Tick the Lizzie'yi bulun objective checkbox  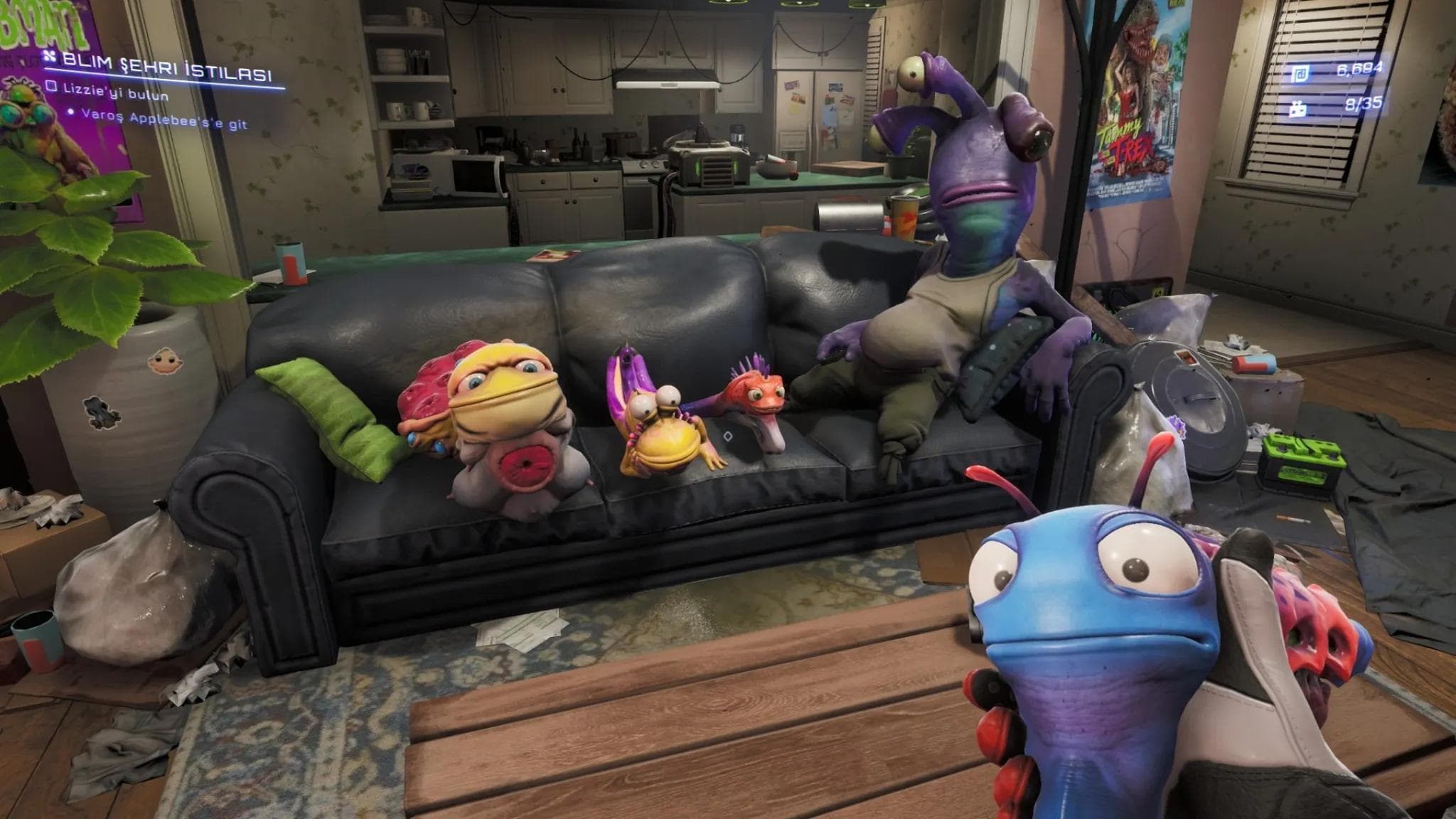(50, 85)
